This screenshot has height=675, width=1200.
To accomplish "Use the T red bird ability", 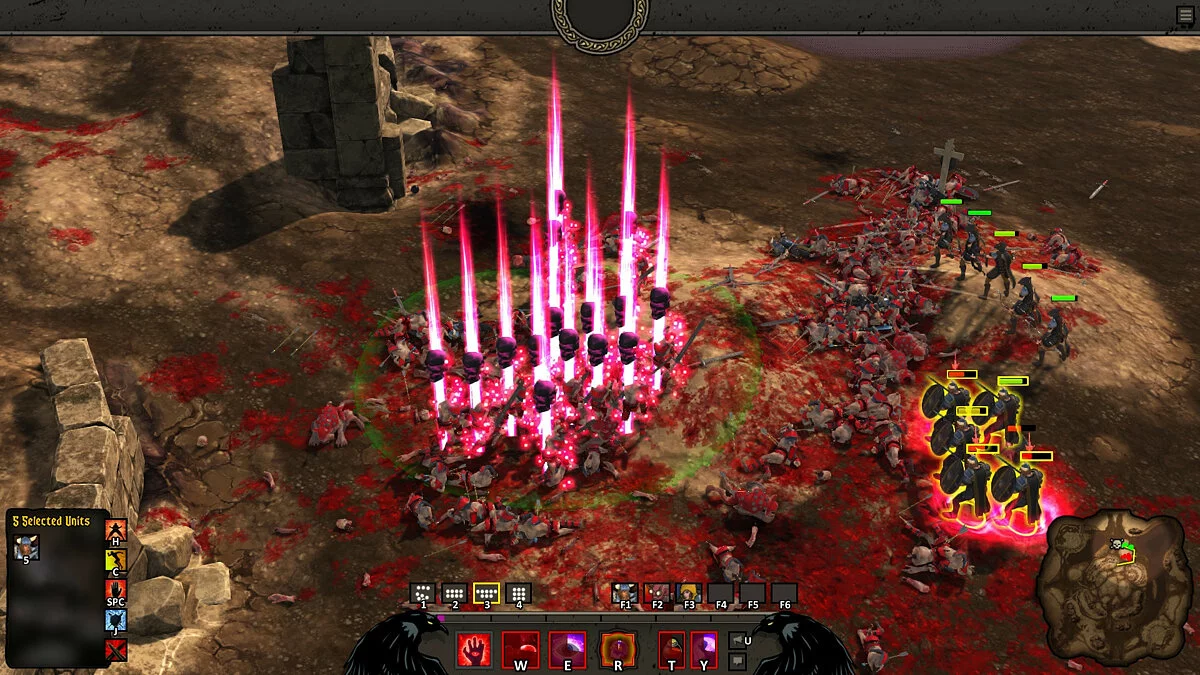I will pos(672,649).
